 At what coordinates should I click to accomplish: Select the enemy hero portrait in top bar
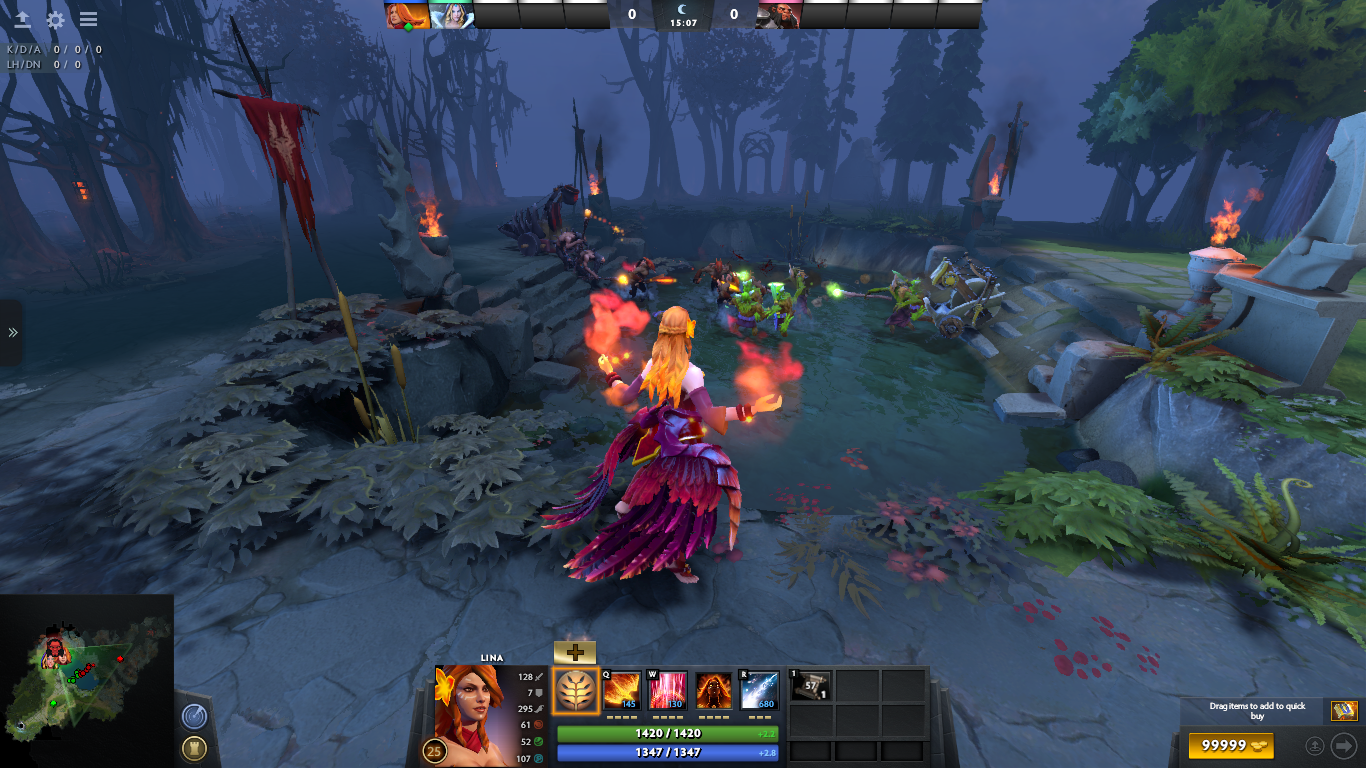click(779, 15)
